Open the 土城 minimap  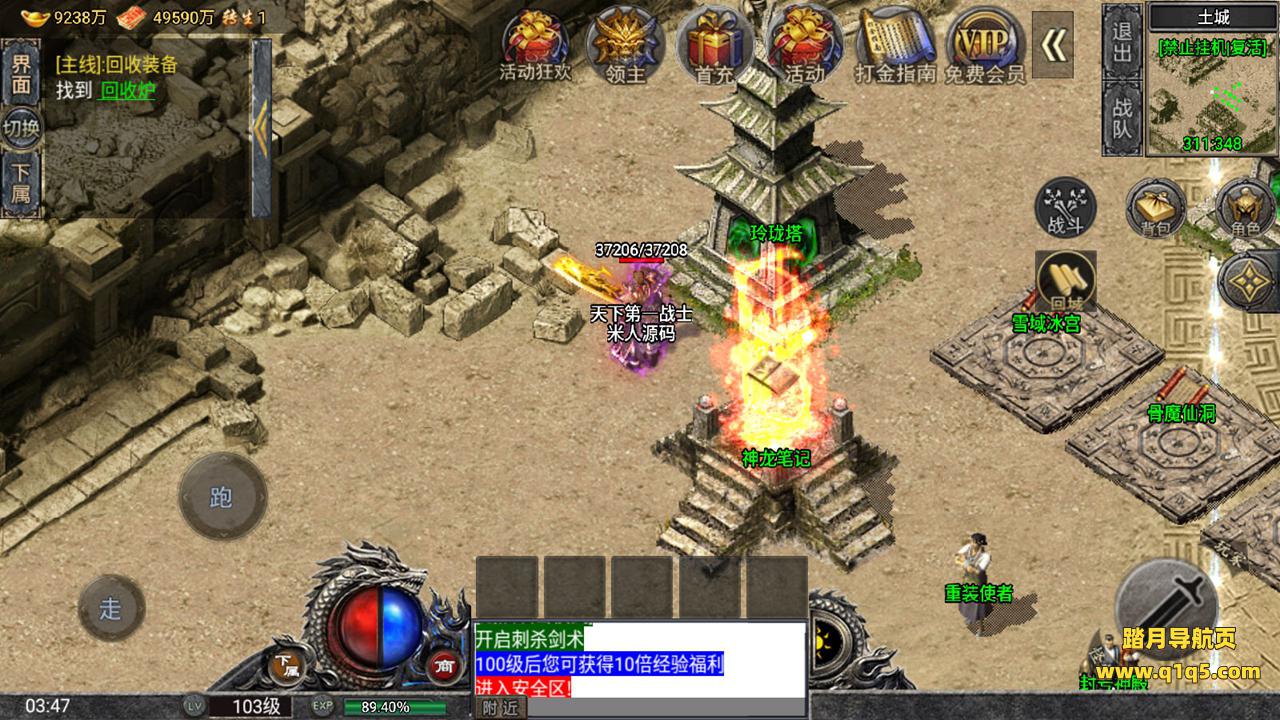pyautogui.click(x=1212, y=90)
